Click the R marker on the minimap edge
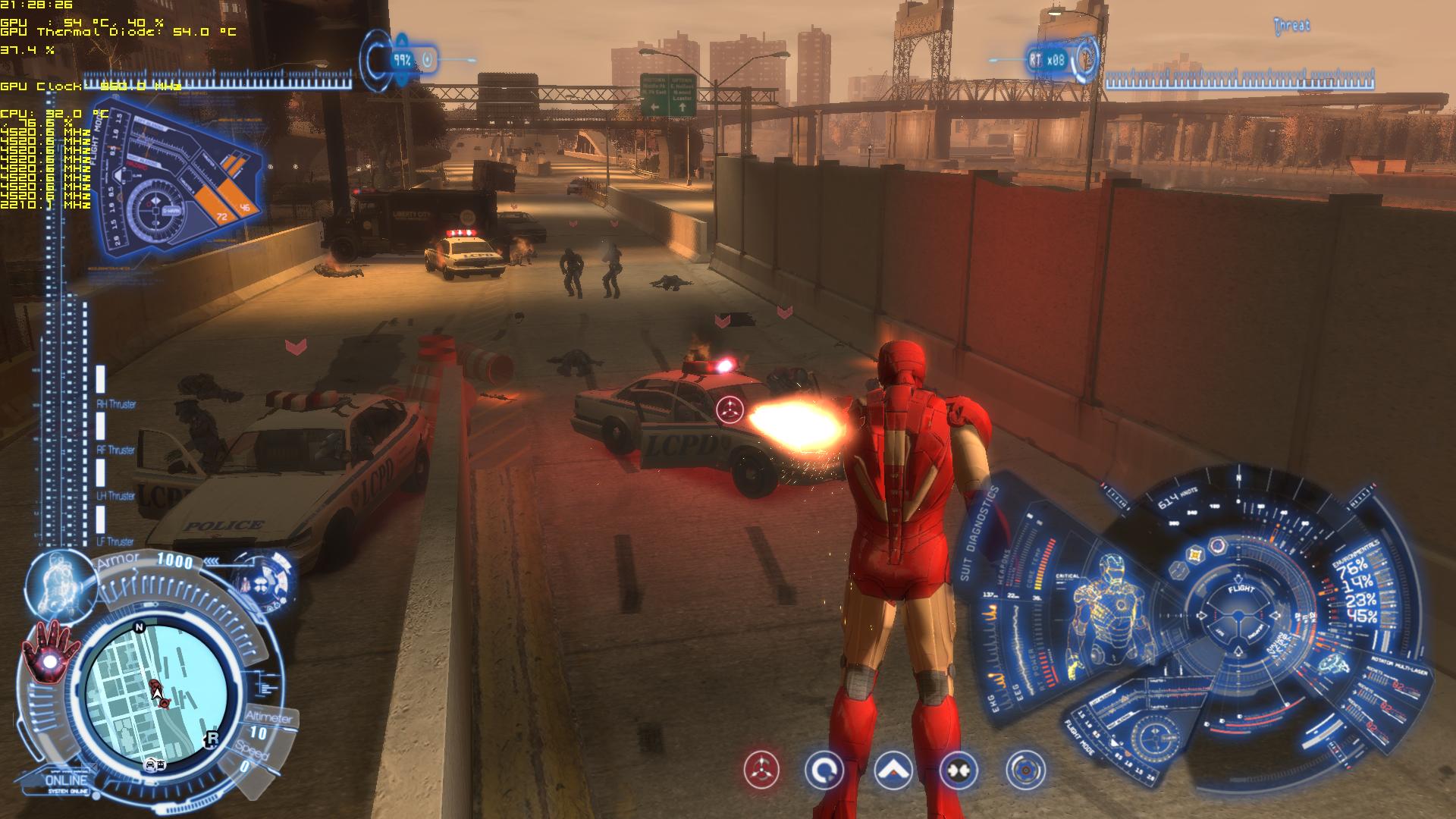 (x=212, y=739)
